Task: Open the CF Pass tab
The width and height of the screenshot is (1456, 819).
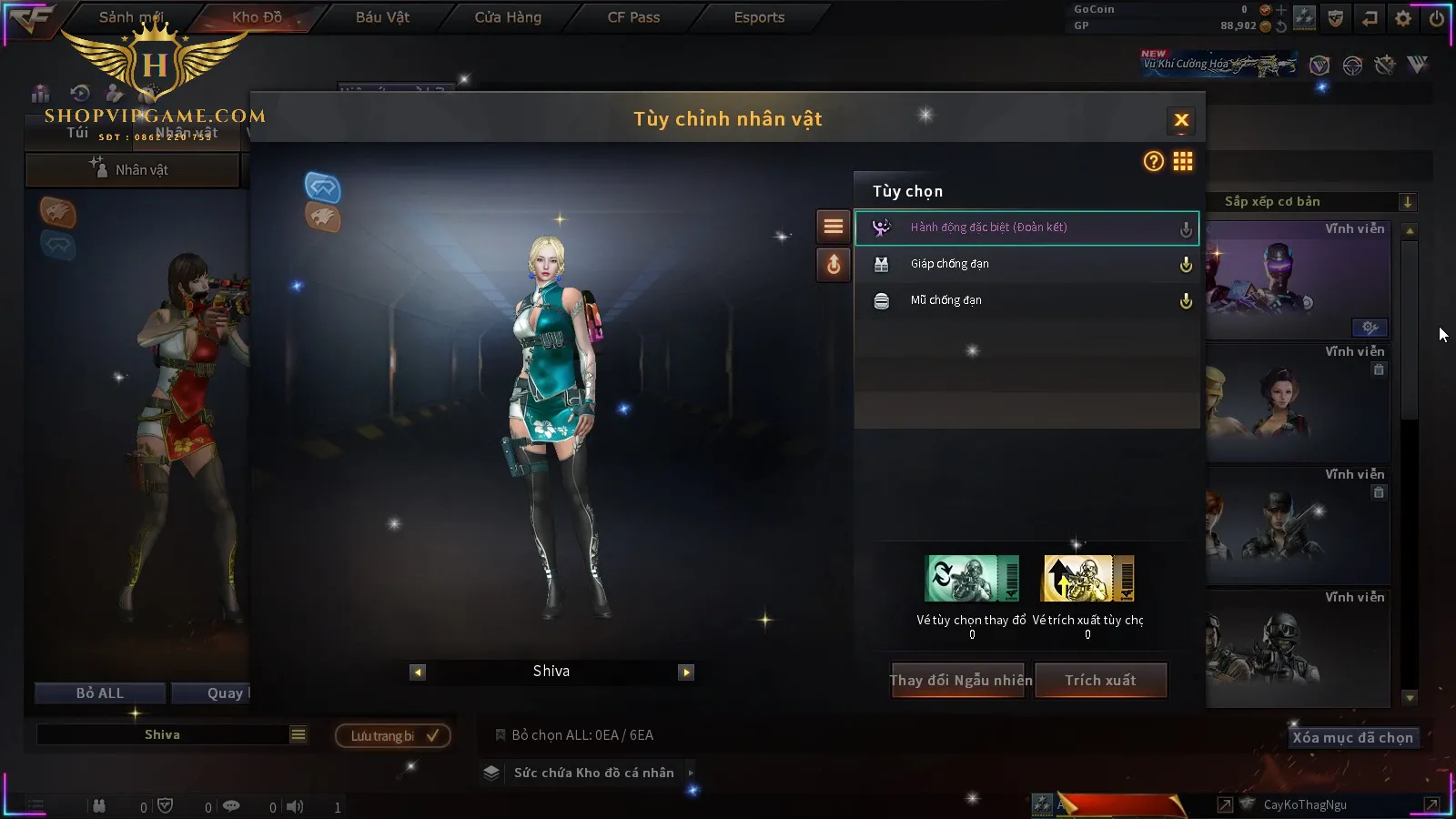Action: tap(633, 17)
